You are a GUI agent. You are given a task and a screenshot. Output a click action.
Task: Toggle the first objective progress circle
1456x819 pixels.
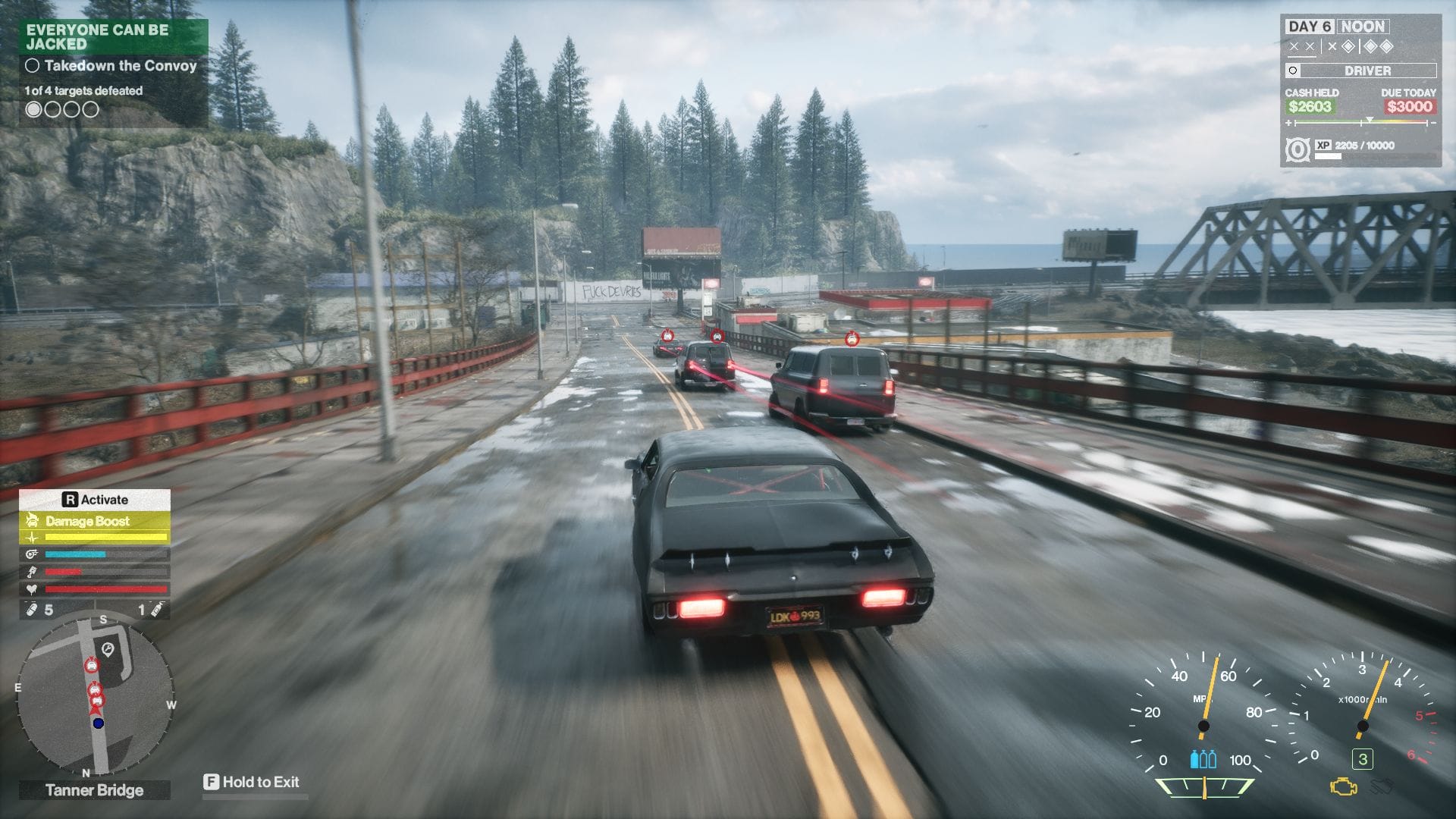32,108
